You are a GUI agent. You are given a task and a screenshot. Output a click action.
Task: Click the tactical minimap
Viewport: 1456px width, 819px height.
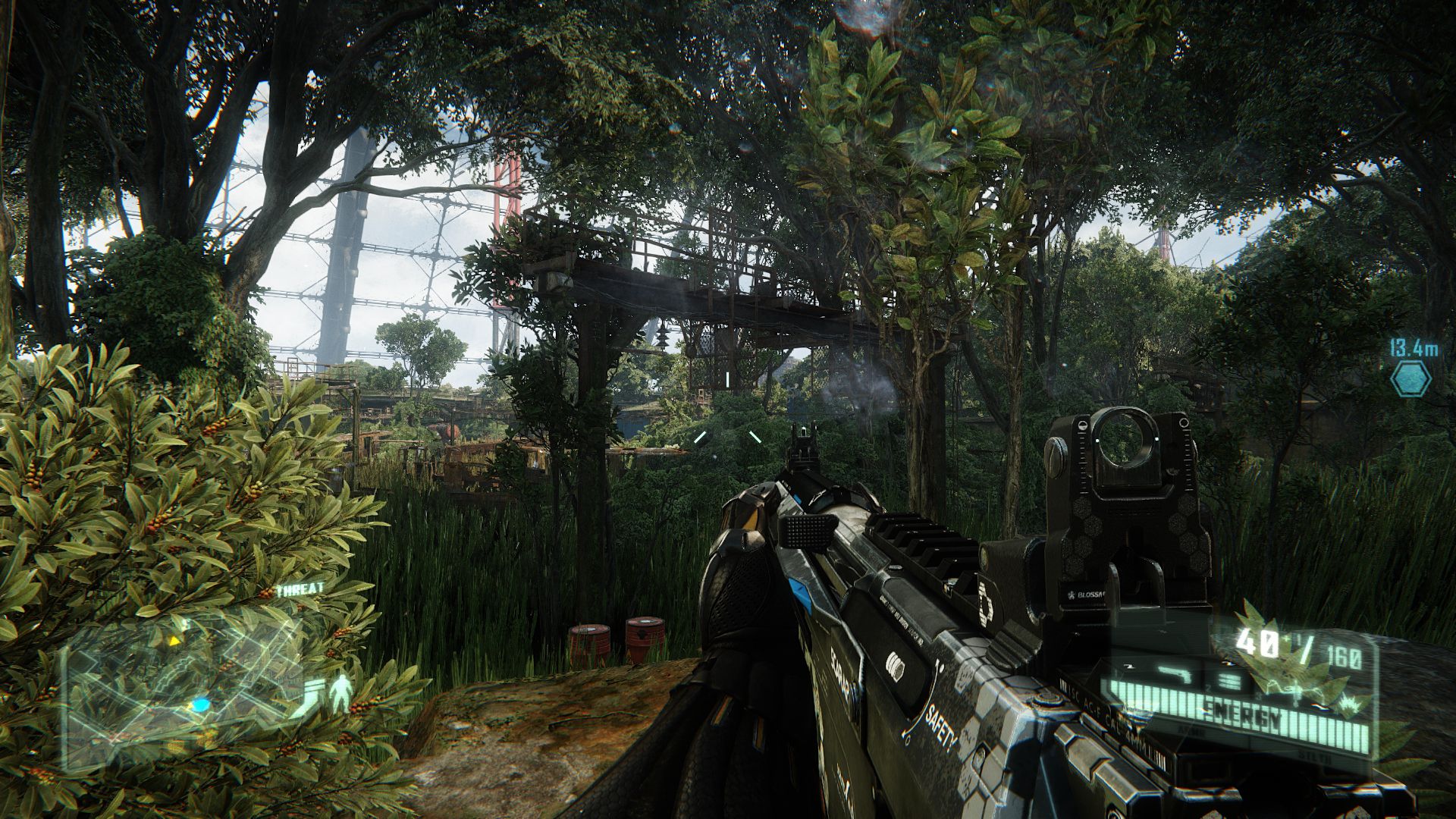pyautogui.click(x=182, y=681)
